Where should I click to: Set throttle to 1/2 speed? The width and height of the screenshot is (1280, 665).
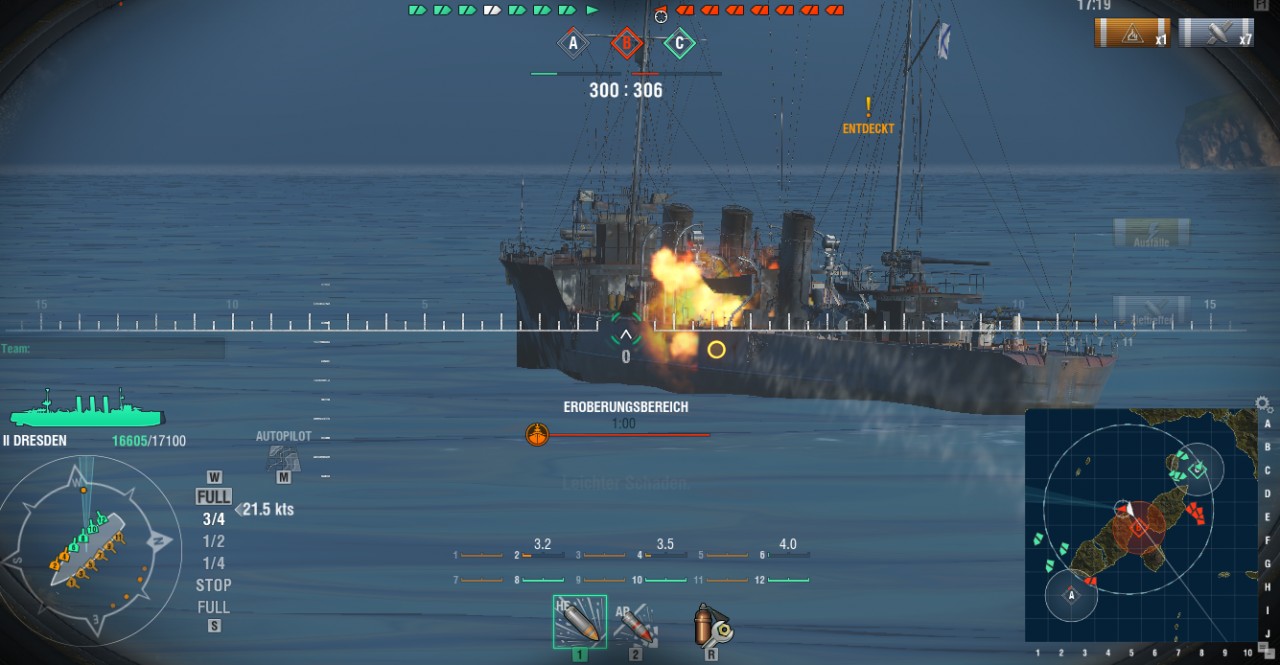click(x=214, y=541)
